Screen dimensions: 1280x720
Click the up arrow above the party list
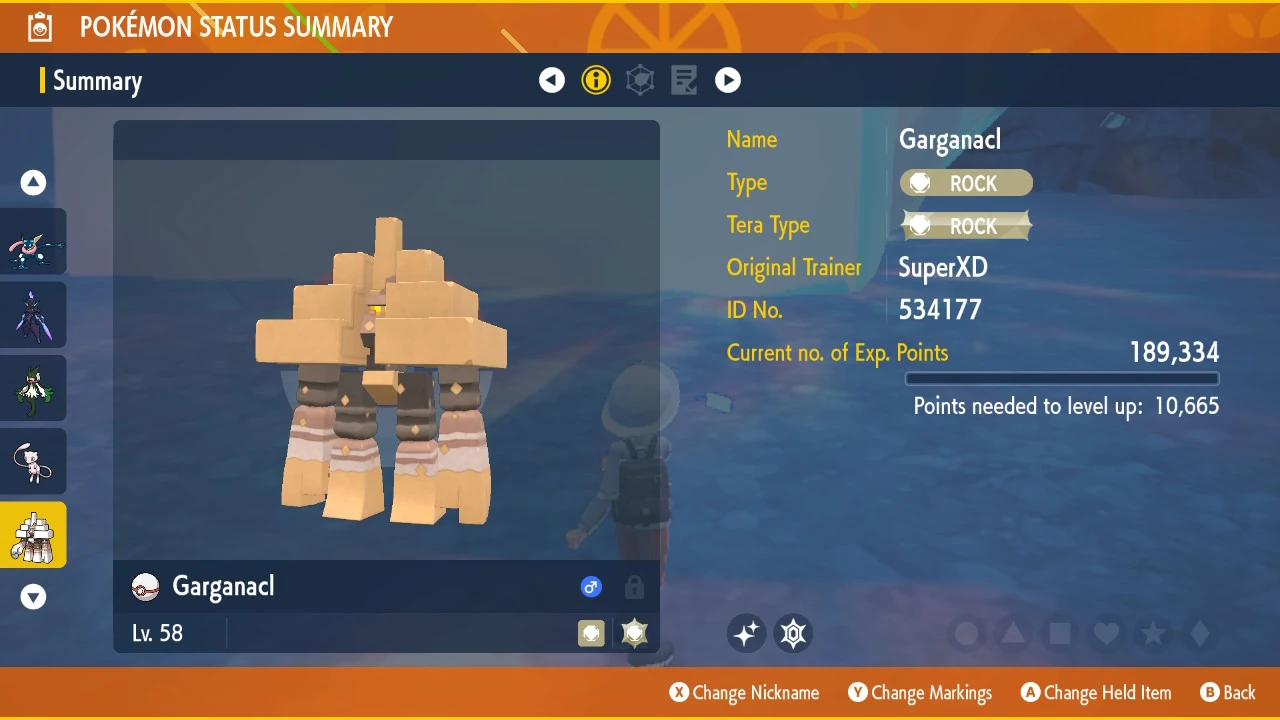(33, 182)
